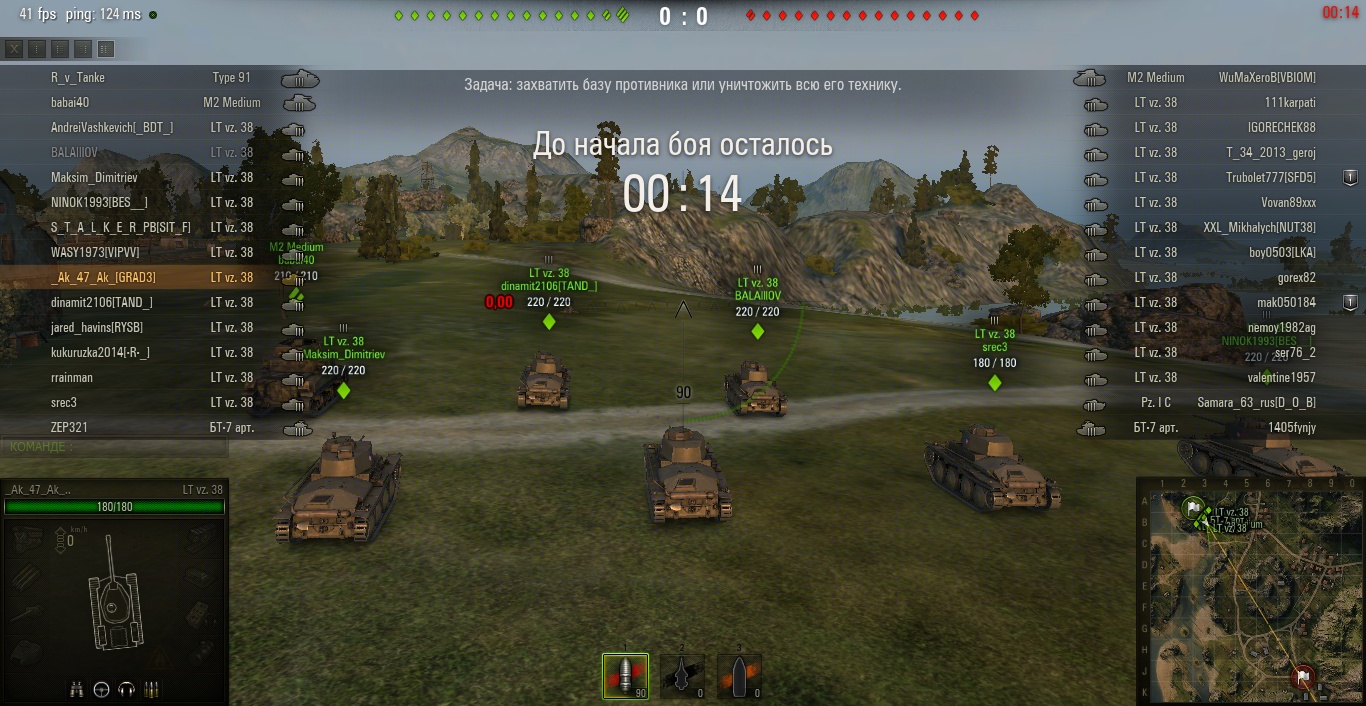The height and width of the screenshot is (706, 1366).
Task: Switch to the widest player list view
Action: 106,49
